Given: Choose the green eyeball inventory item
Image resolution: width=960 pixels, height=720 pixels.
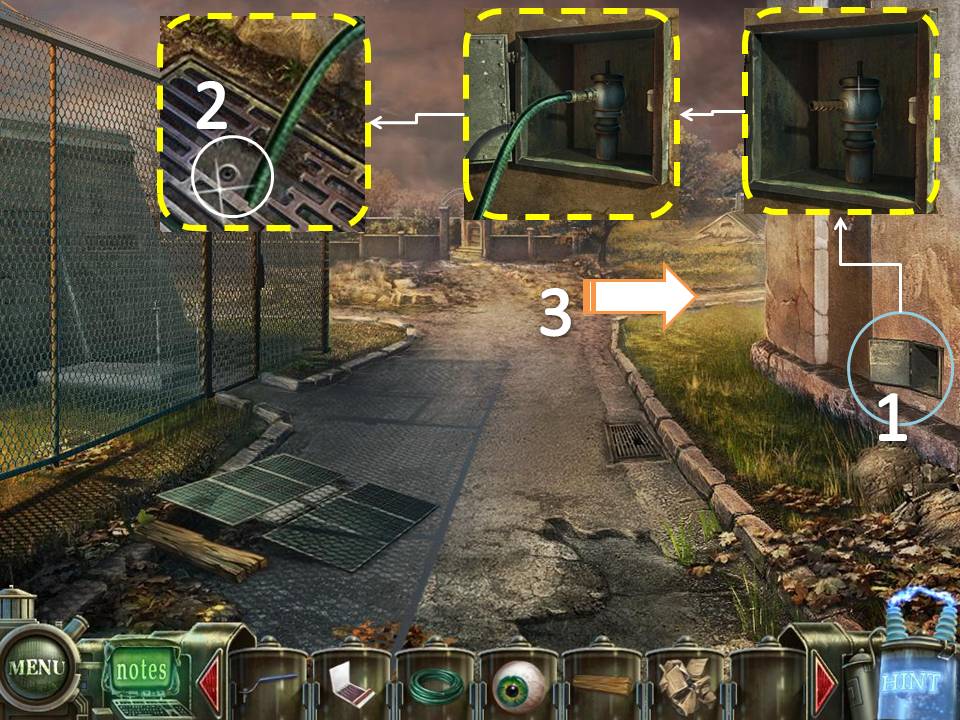Looking at the screenshot, I should tap(518, 686).
